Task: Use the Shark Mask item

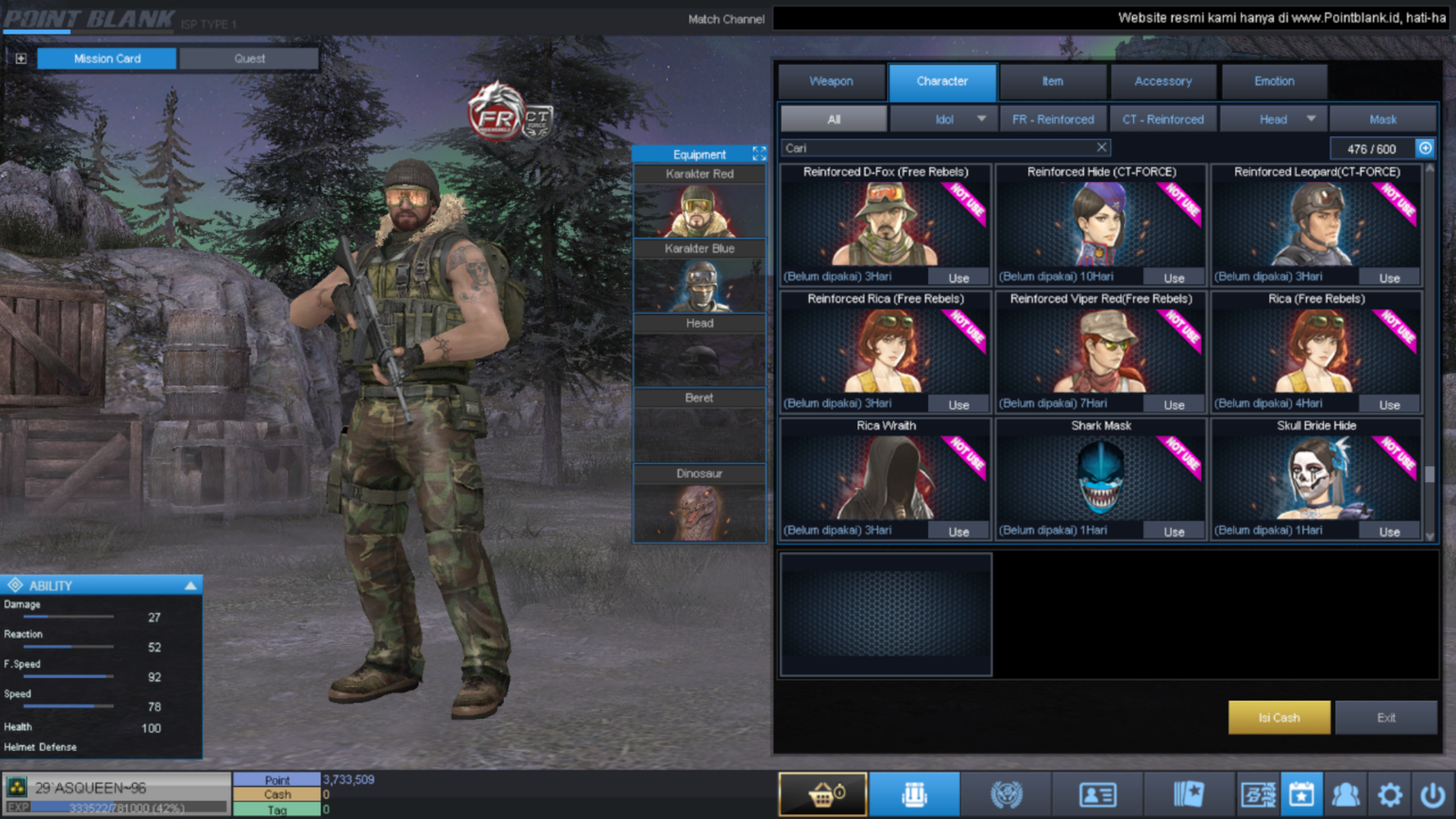Action: pos(1174,531)
